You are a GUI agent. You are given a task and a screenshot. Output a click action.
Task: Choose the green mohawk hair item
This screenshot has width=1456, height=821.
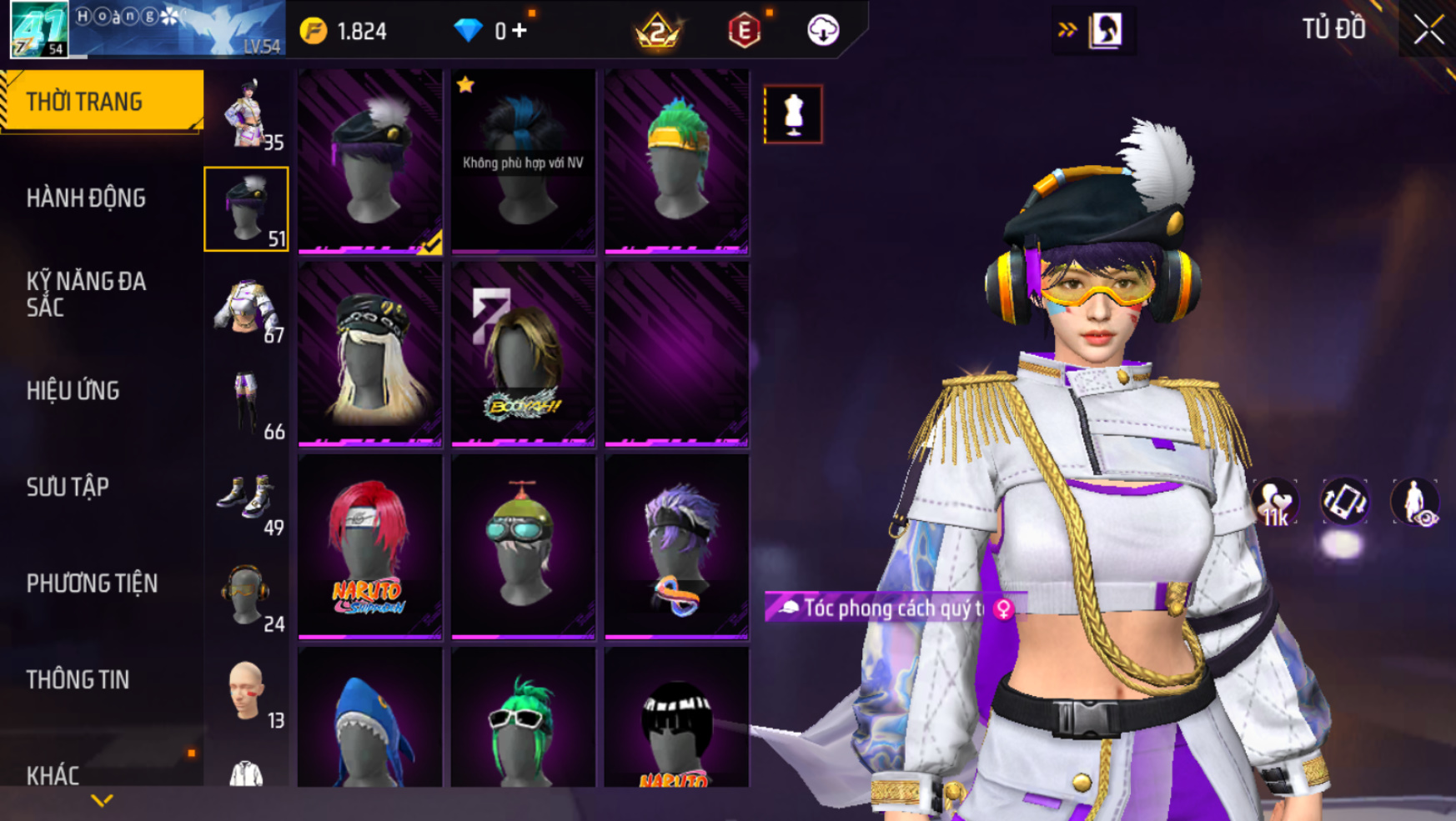click(x=676, y=161)
